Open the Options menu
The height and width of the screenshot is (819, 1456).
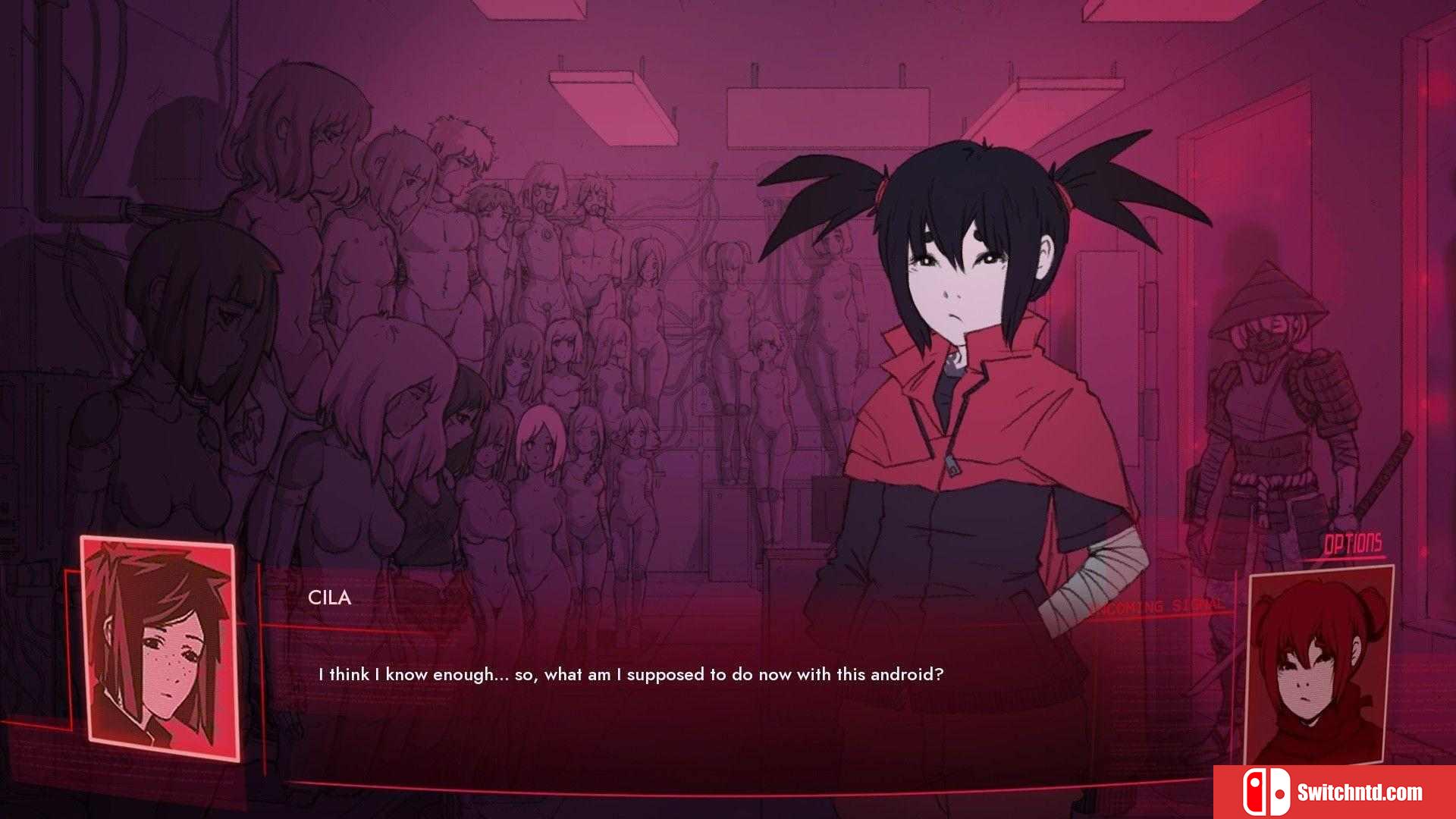click(1353, 544)
